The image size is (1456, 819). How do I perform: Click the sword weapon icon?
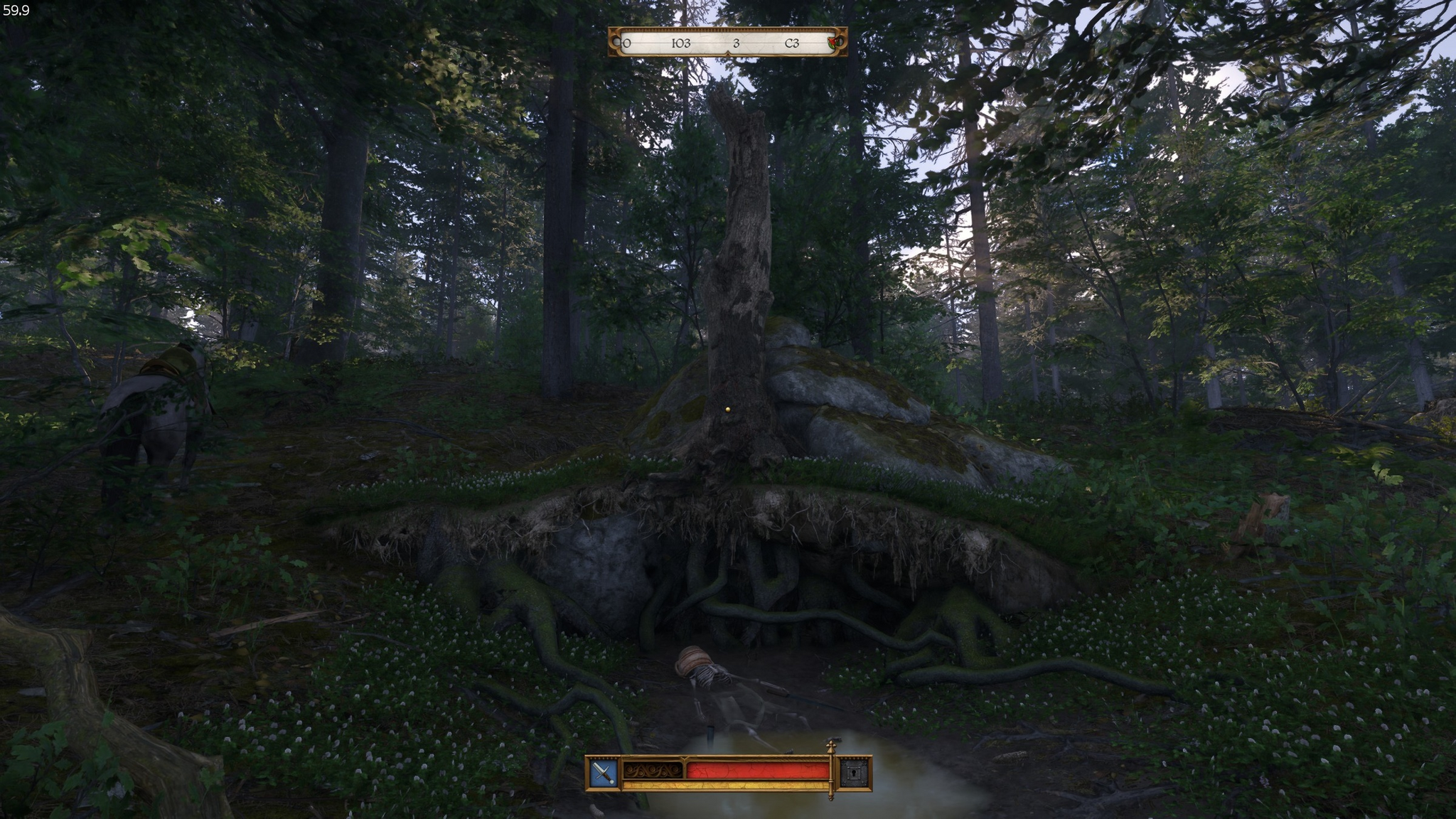coord(604,772)
